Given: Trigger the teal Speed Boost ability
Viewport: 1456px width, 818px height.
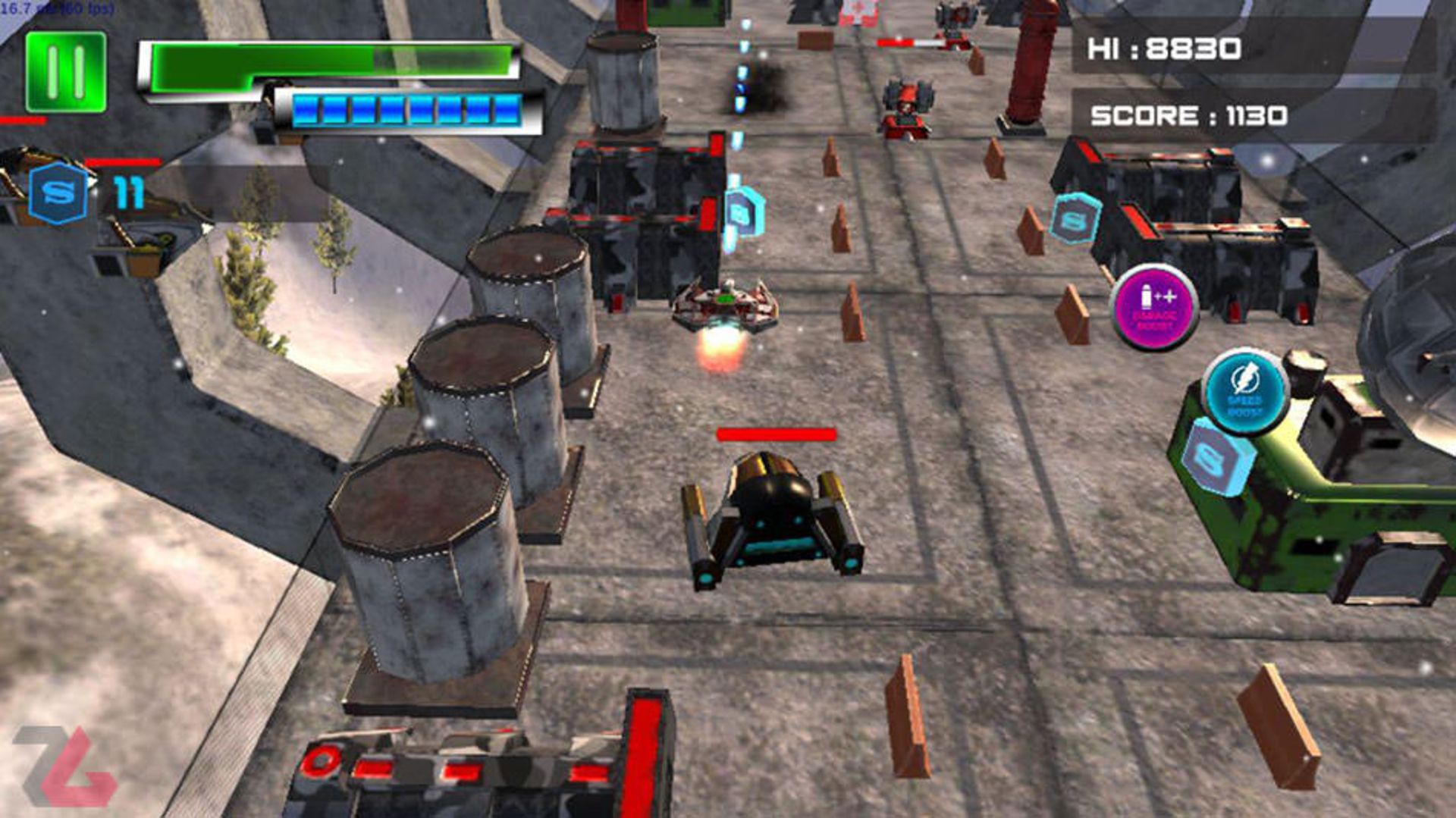Looking at the screenshot, I should 1244,392.
